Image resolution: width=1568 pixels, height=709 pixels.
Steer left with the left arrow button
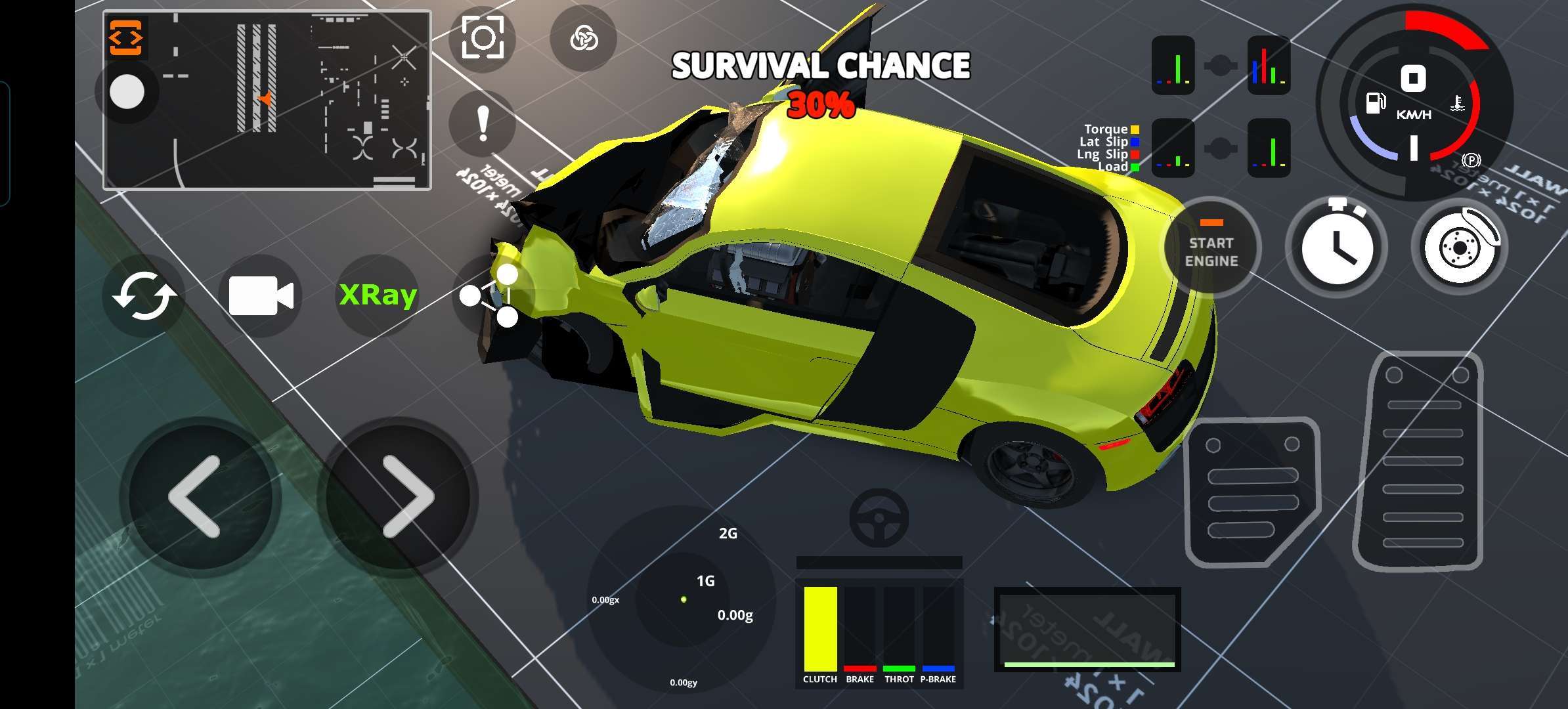click(x=195, y=497)
